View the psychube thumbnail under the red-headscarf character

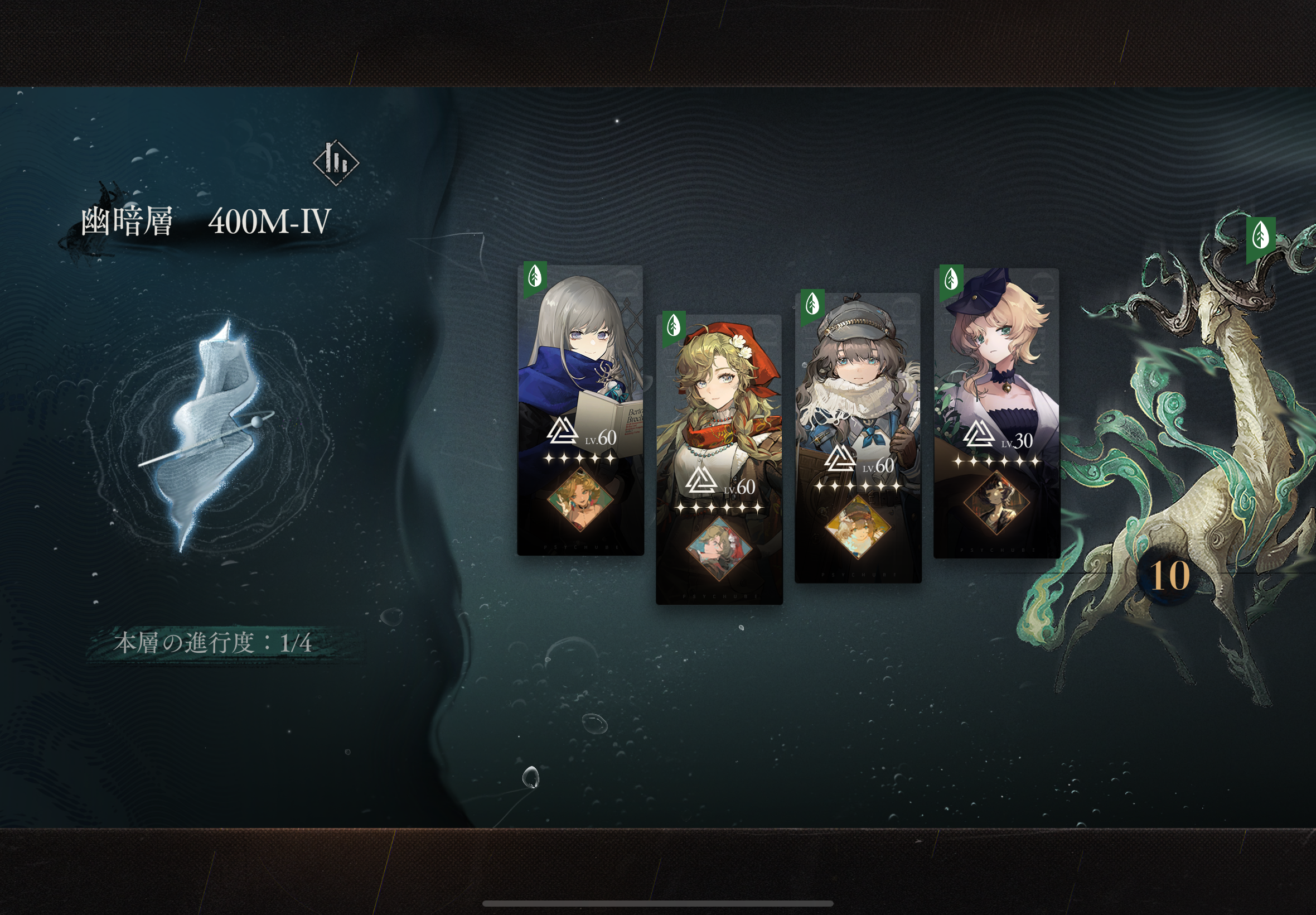pos(719,549)
